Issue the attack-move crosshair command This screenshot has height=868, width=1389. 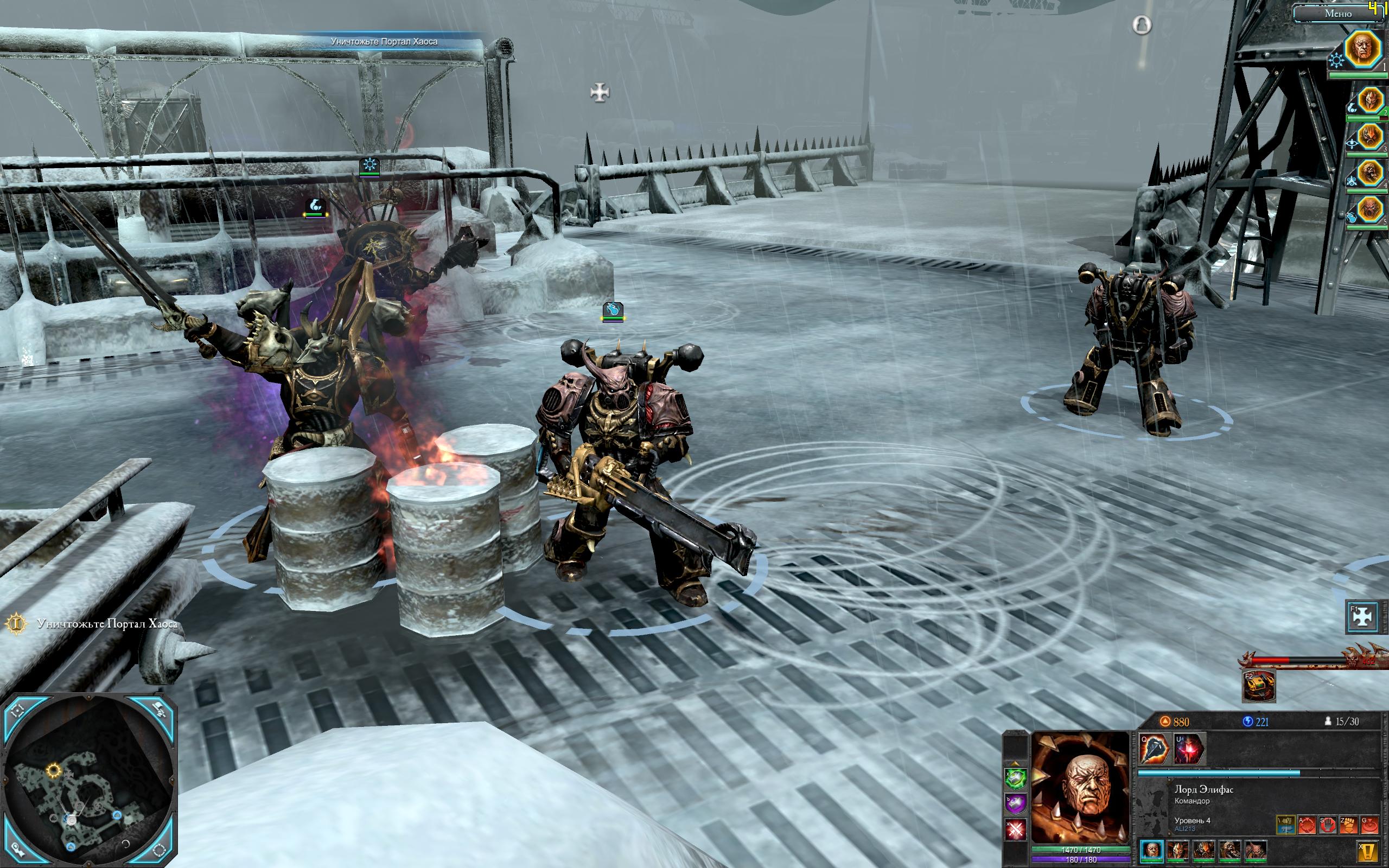tap(1307, 825)
